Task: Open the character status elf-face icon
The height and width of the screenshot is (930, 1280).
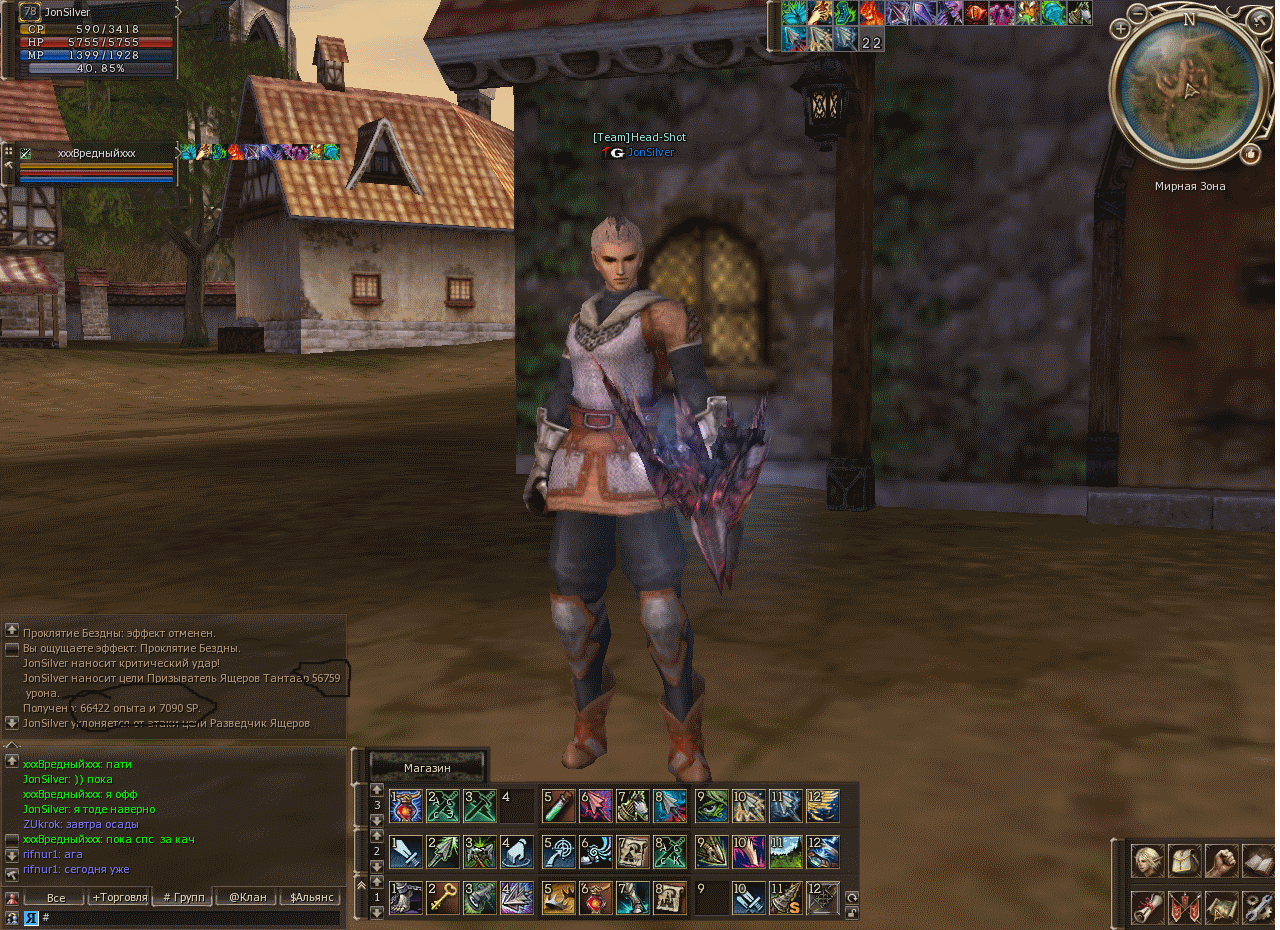Action: pos(1146,860)
